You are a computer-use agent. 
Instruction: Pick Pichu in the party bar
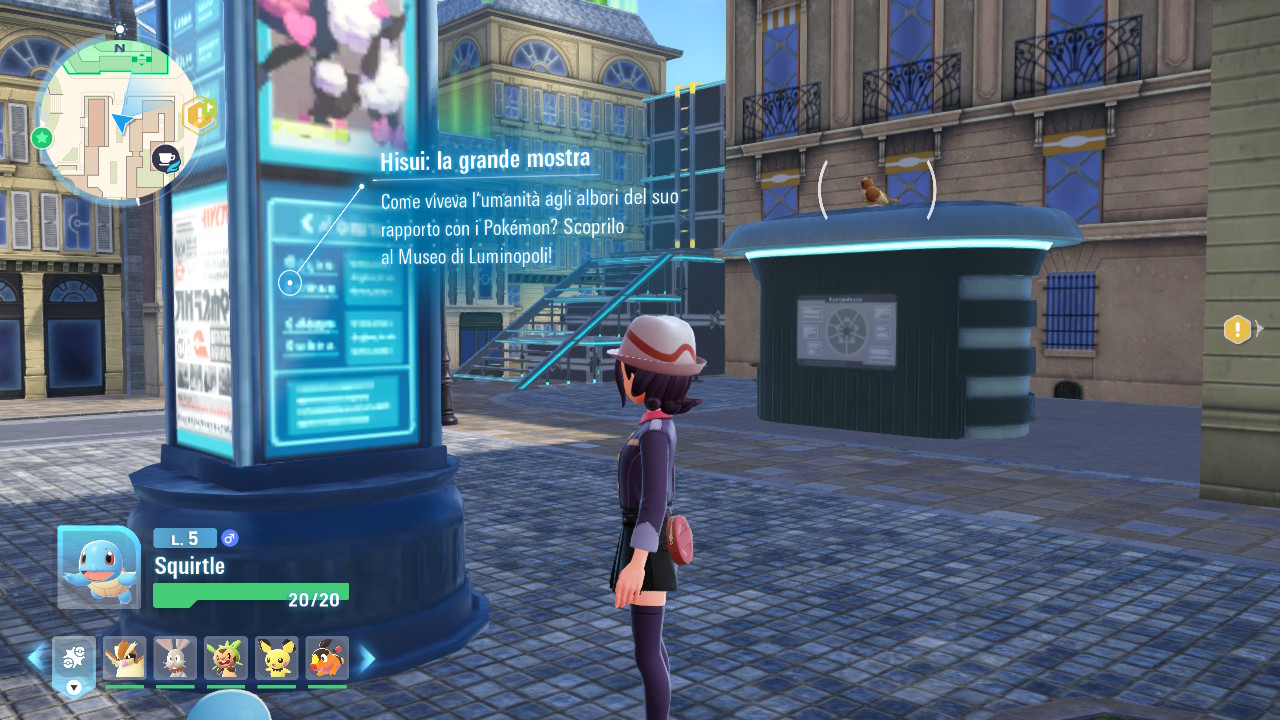coord(277,658)
